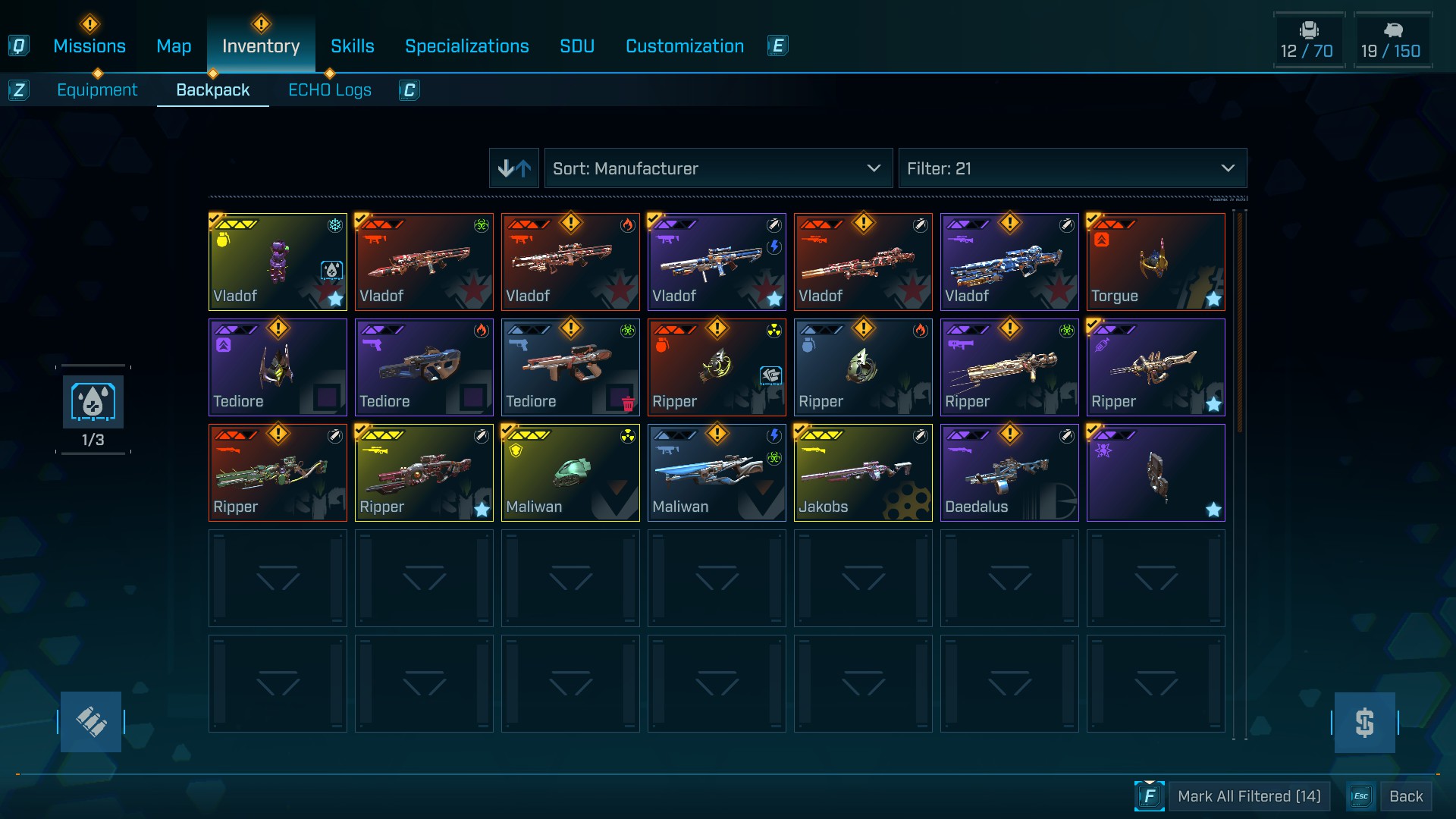This screenshot has height=819, width=1456.
Task: Toggle the sort direction arrows button
Action: pyautogui.click(x=514, y=168)
